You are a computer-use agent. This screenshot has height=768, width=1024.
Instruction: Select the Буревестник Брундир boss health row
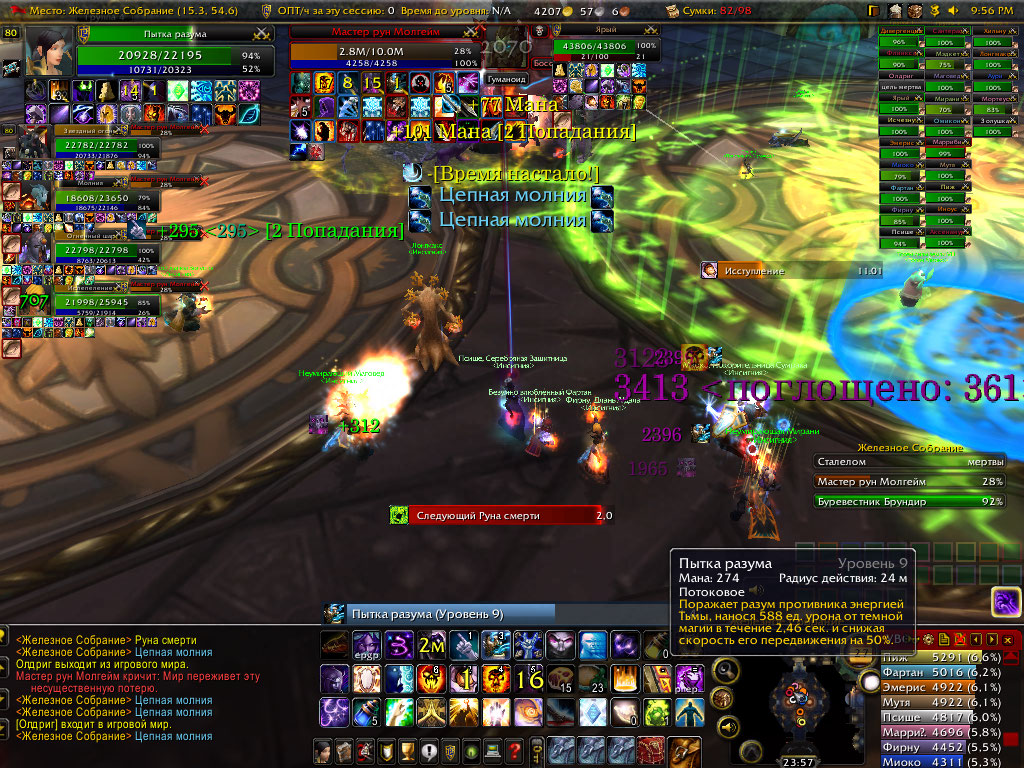pyautogui.click(x=910, y=501)
